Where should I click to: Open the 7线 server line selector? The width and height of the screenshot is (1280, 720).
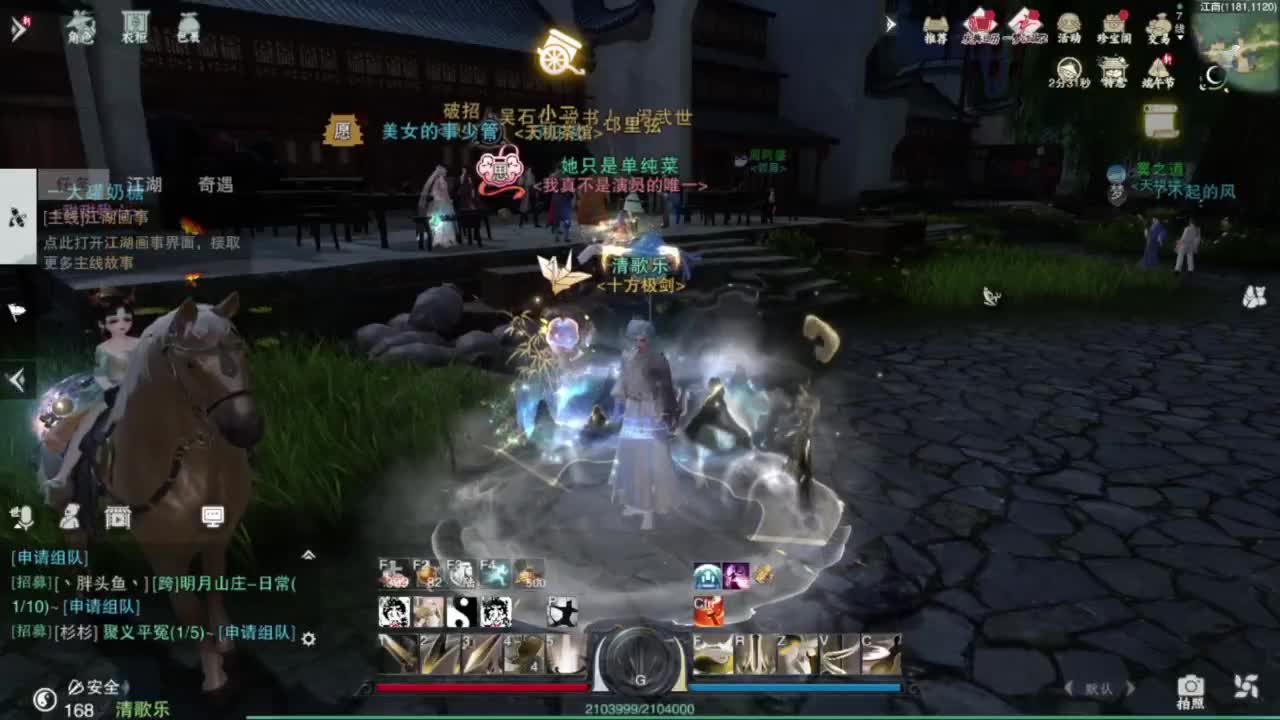(x=1180, y=25)
